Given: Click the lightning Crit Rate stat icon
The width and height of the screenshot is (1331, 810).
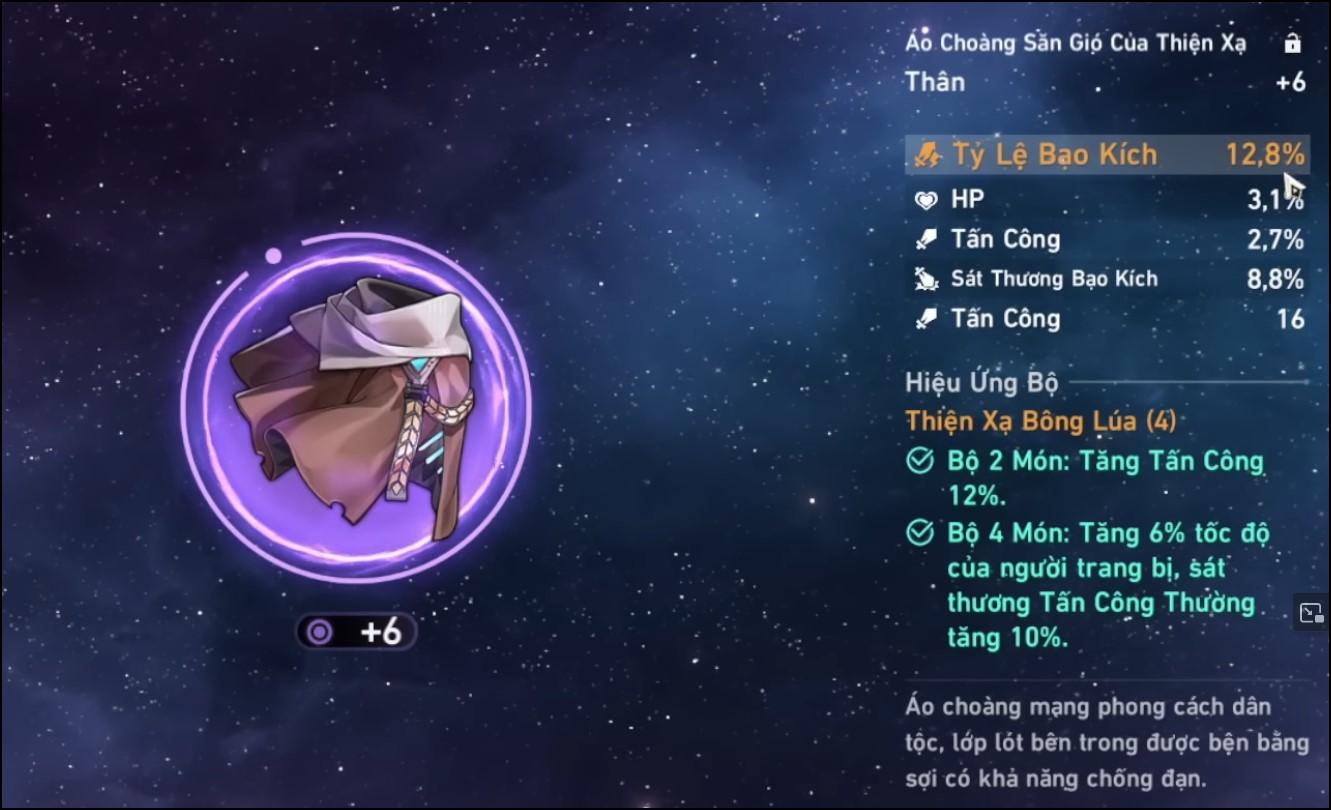Looking at the screenshot, I should tap(926, 154).
